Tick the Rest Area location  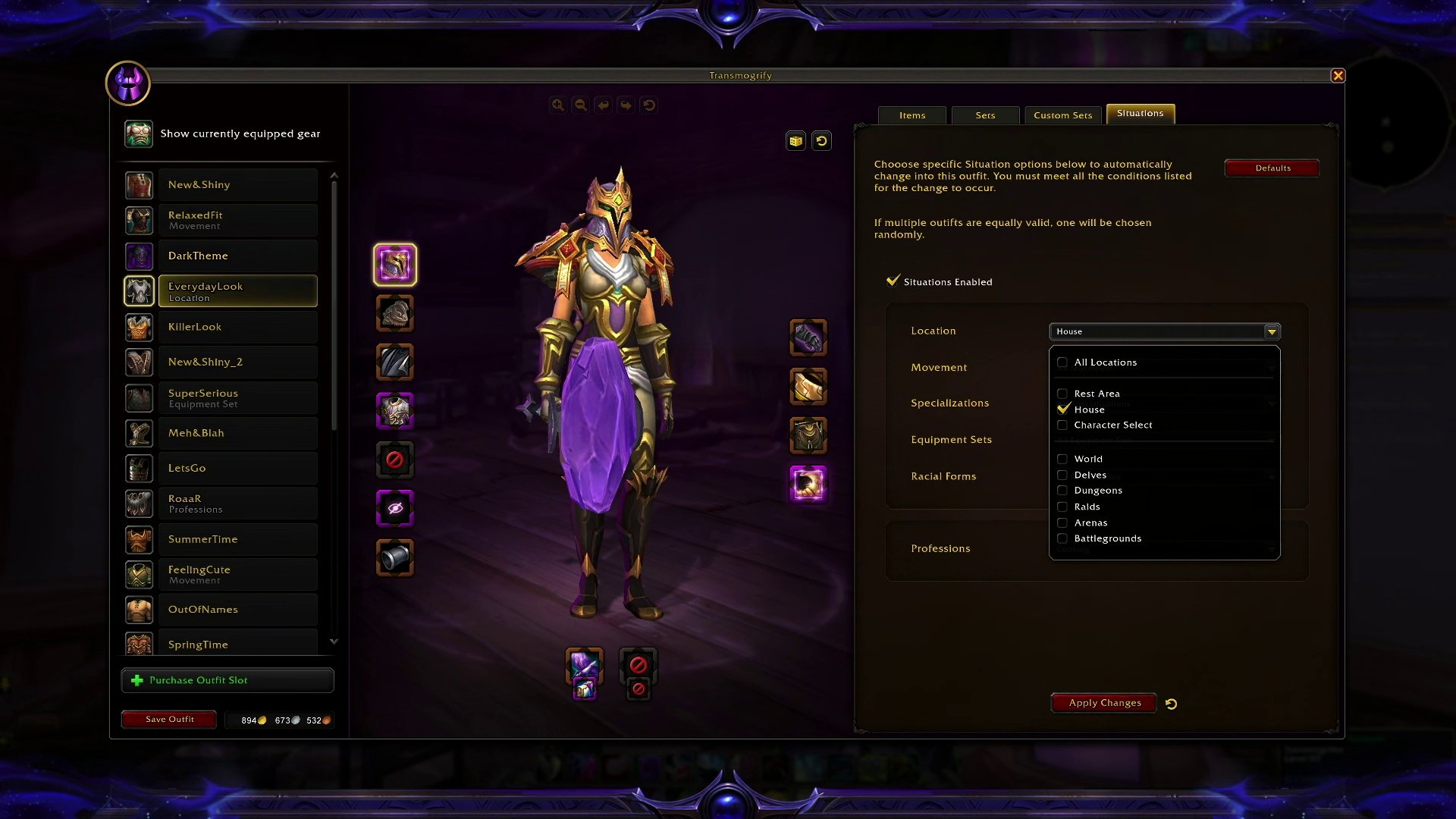click(x=1062, y=394)
